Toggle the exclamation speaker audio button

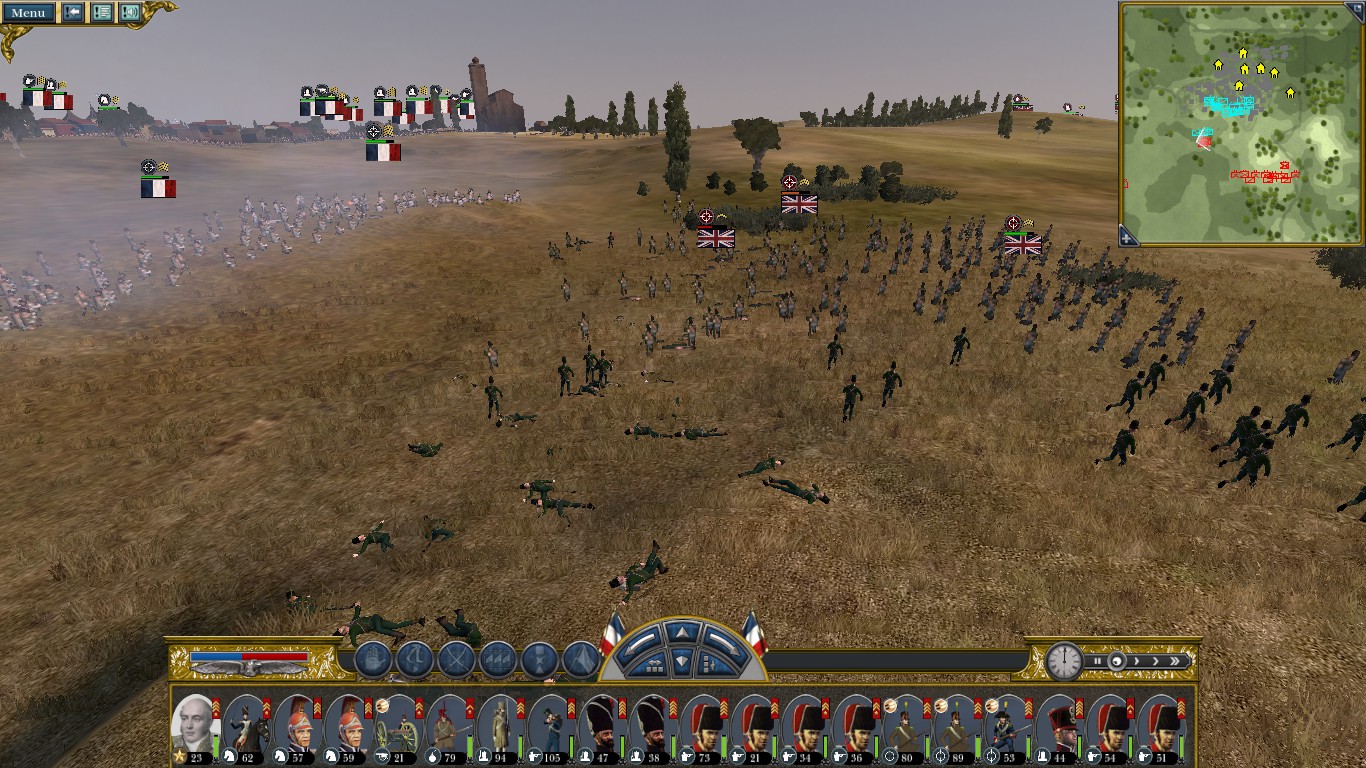pyautogui.click(x=130, y=12)
